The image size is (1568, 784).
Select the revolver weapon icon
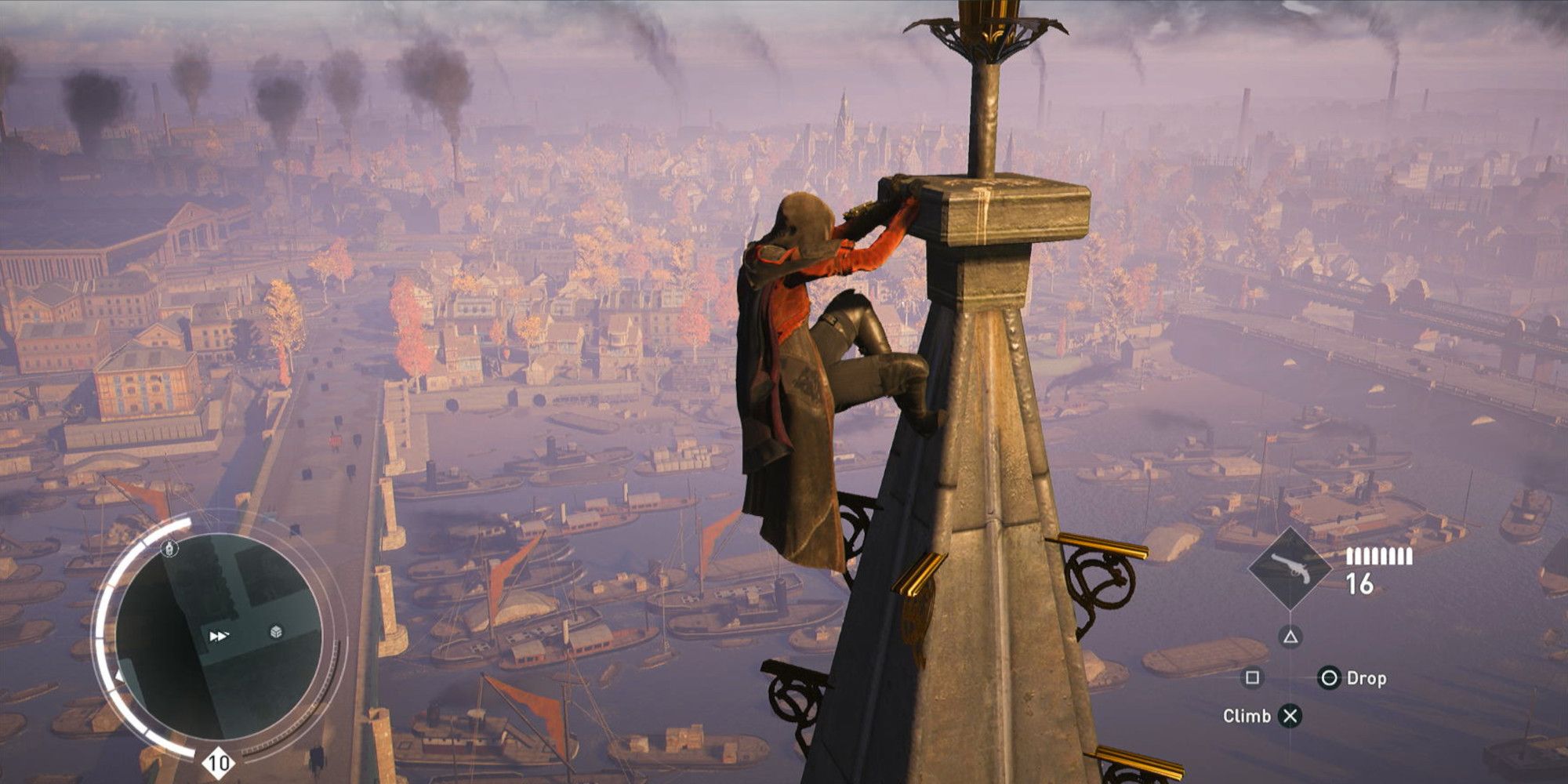tap(1289, 568)
